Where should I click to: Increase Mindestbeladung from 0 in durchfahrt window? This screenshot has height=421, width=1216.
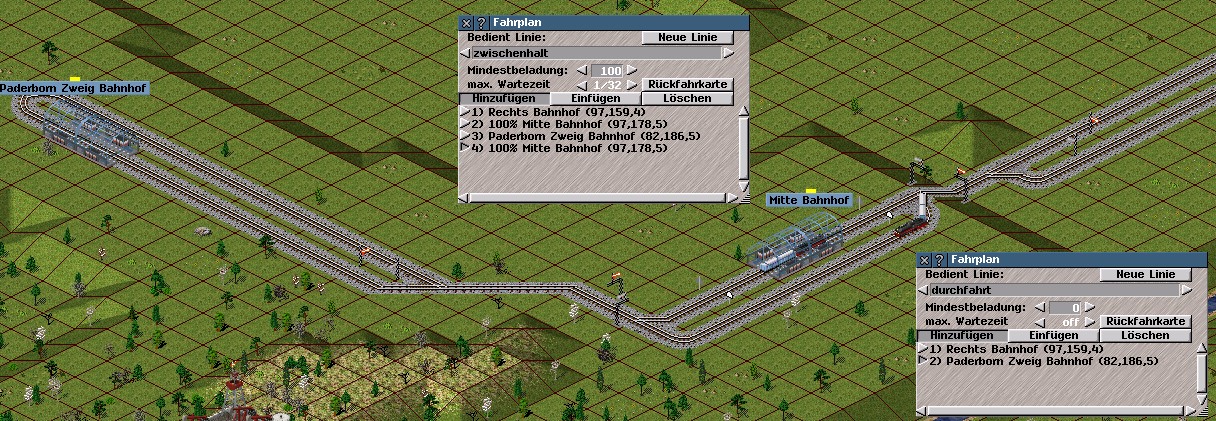pyautogui.click(x=1089, y=307)
